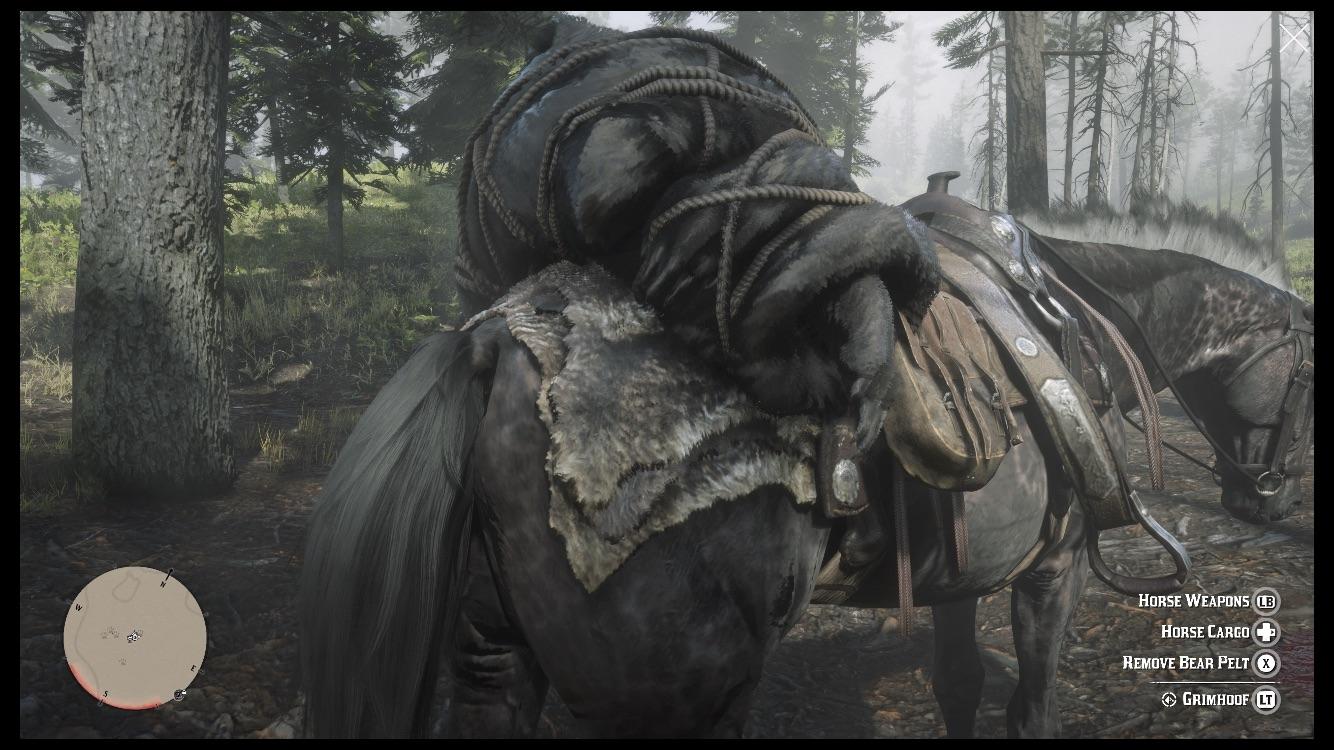This screenshot has height=750, width=1334.
Task: Click the W compass marker on the minimap
Action: click(x=78, y=607)
